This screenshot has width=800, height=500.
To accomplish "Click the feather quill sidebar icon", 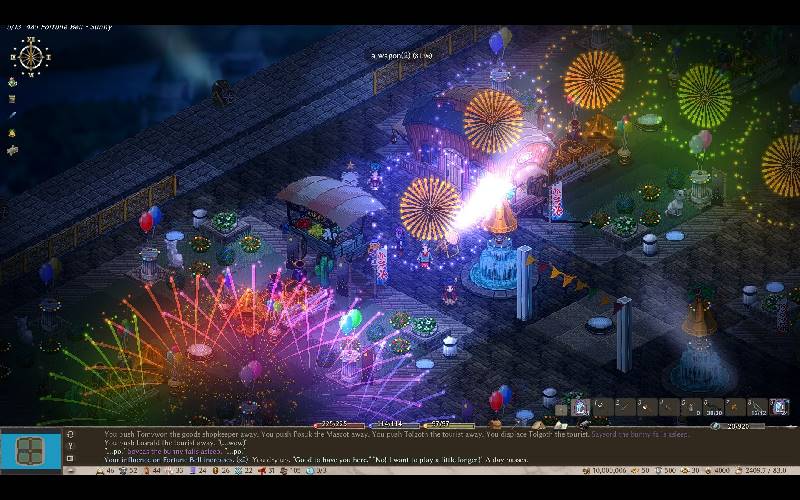I will [x=12, y=116].
